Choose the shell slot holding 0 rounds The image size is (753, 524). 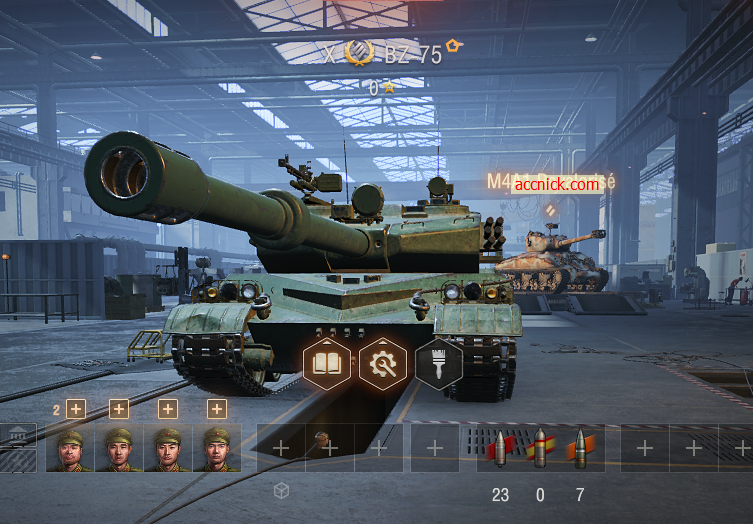(x=540, y=448)
